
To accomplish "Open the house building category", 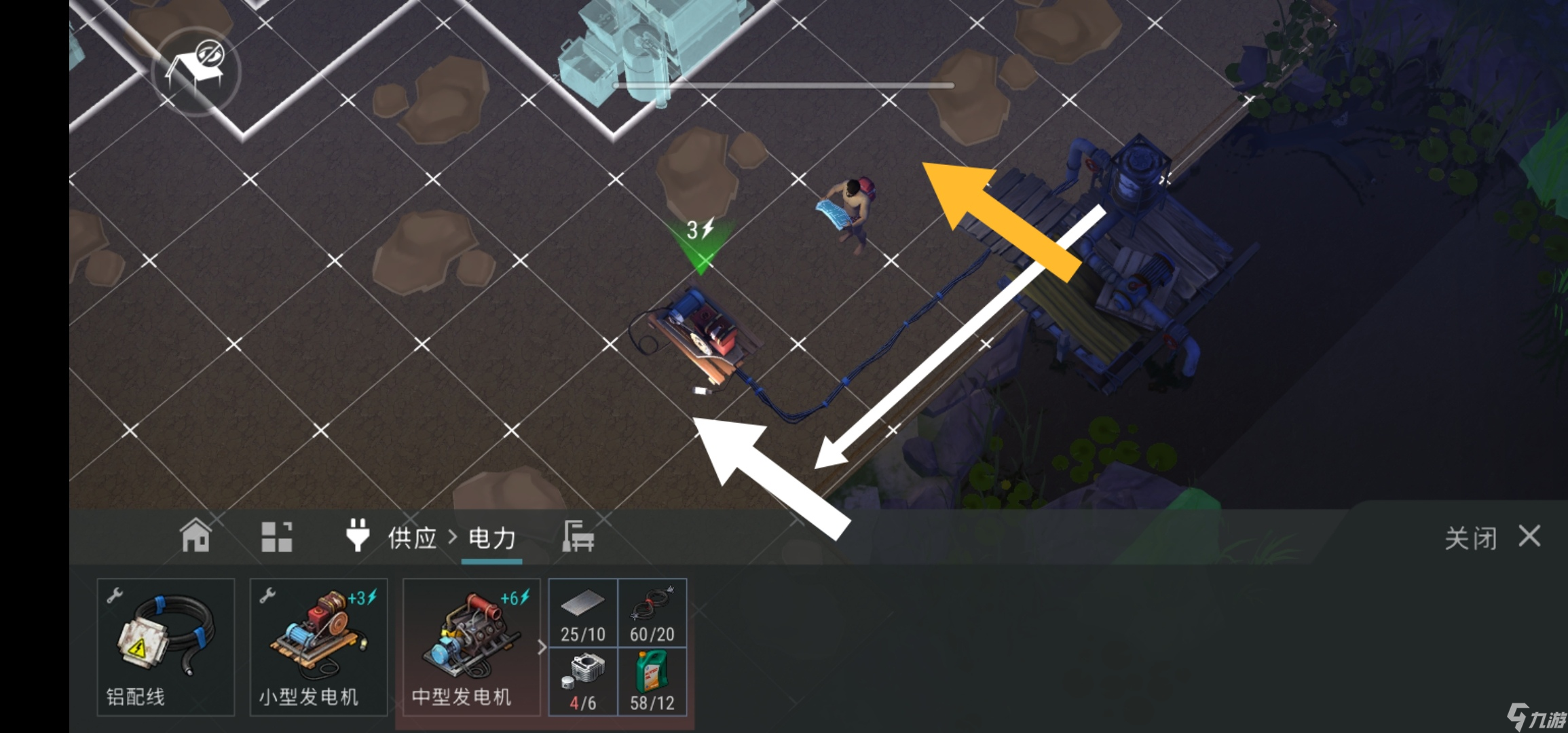I will coord(195,536).
